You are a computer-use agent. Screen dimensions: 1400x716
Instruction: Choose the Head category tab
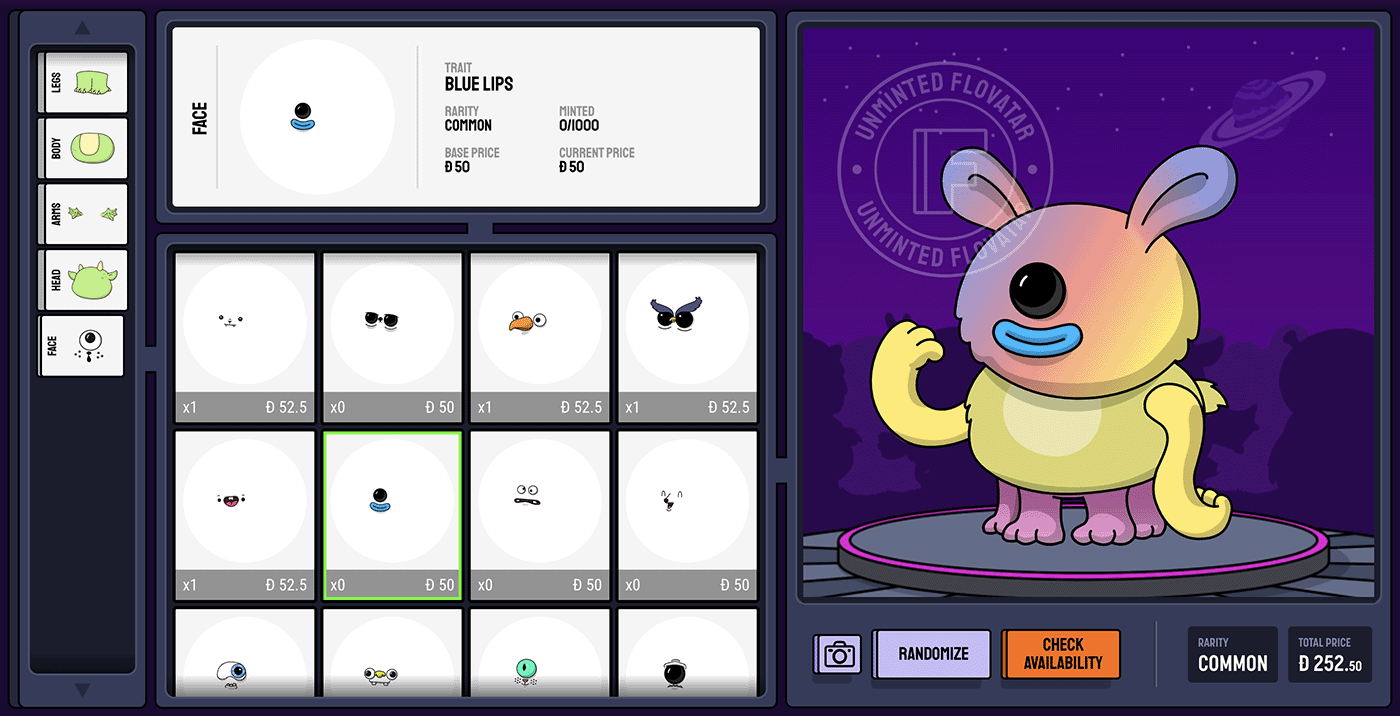point(84,280)
